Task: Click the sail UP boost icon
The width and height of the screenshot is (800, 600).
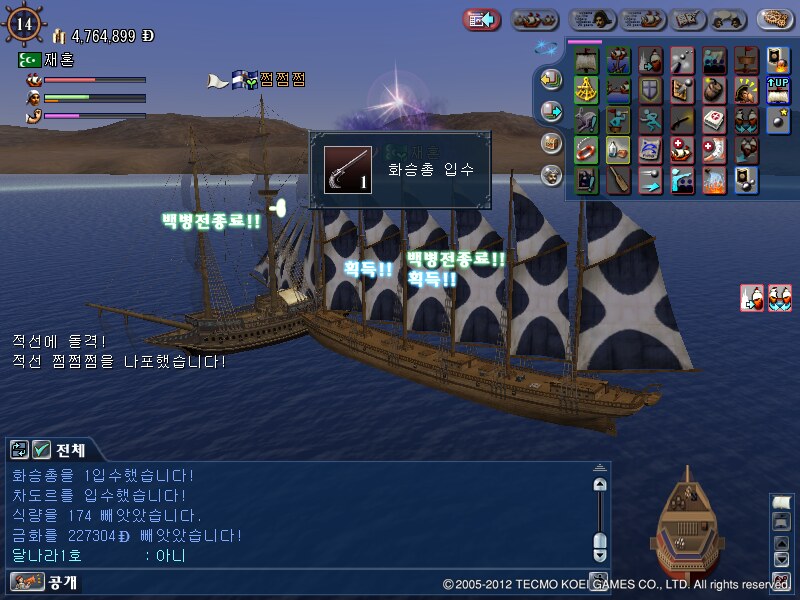Action: pyautogui.click(x=778, y=91)
